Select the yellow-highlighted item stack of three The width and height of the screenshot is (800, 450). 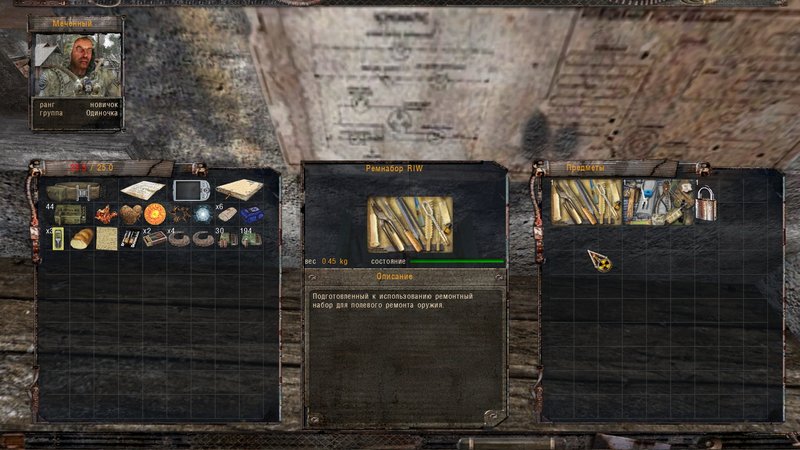coord(57,239)
